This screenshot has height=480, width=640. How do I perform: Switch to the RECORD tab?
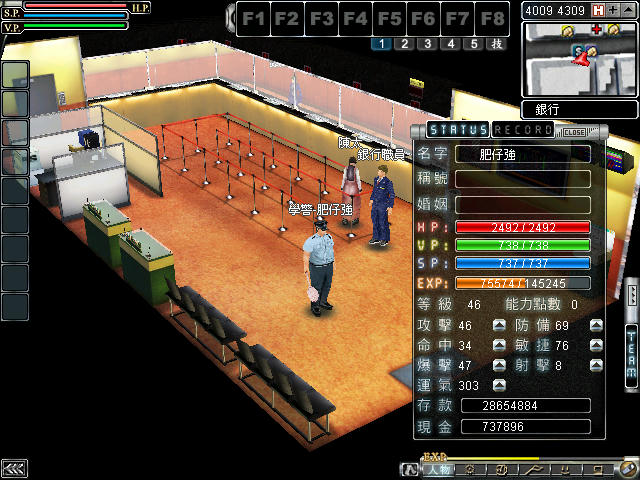pos(523,130)
